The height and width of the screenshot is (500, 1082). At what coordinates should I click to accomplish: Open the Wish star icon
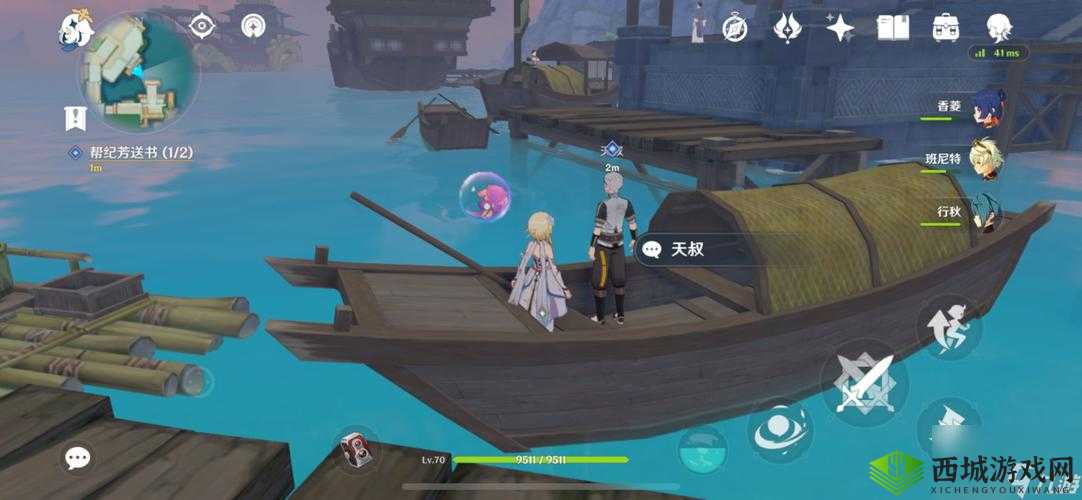[x=840, y=28]
